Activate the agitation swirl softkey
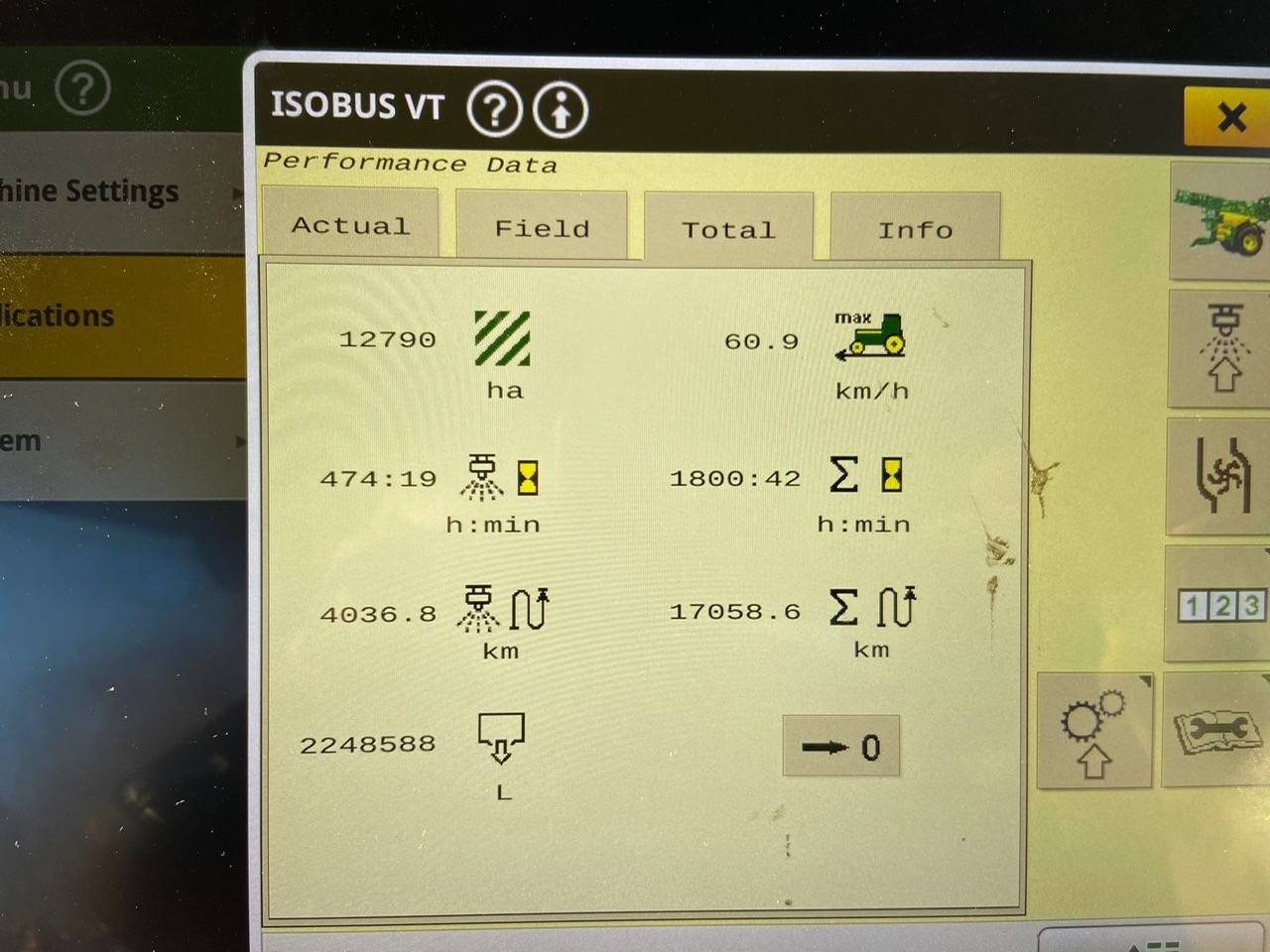Image resolution: width=1270 pixels, height=952 pixels. coord(1221,476)
